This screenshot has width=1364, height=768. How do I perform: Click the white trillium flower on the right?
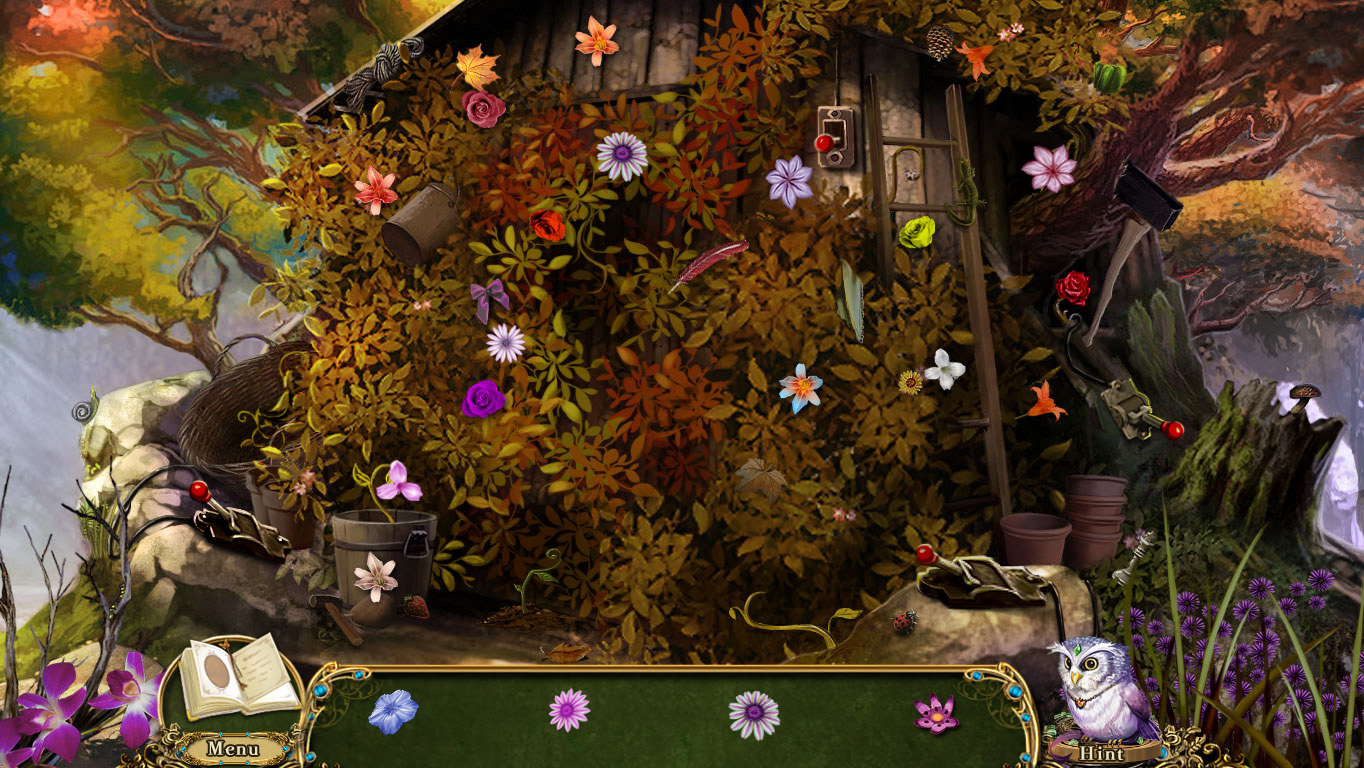[945, 370]
